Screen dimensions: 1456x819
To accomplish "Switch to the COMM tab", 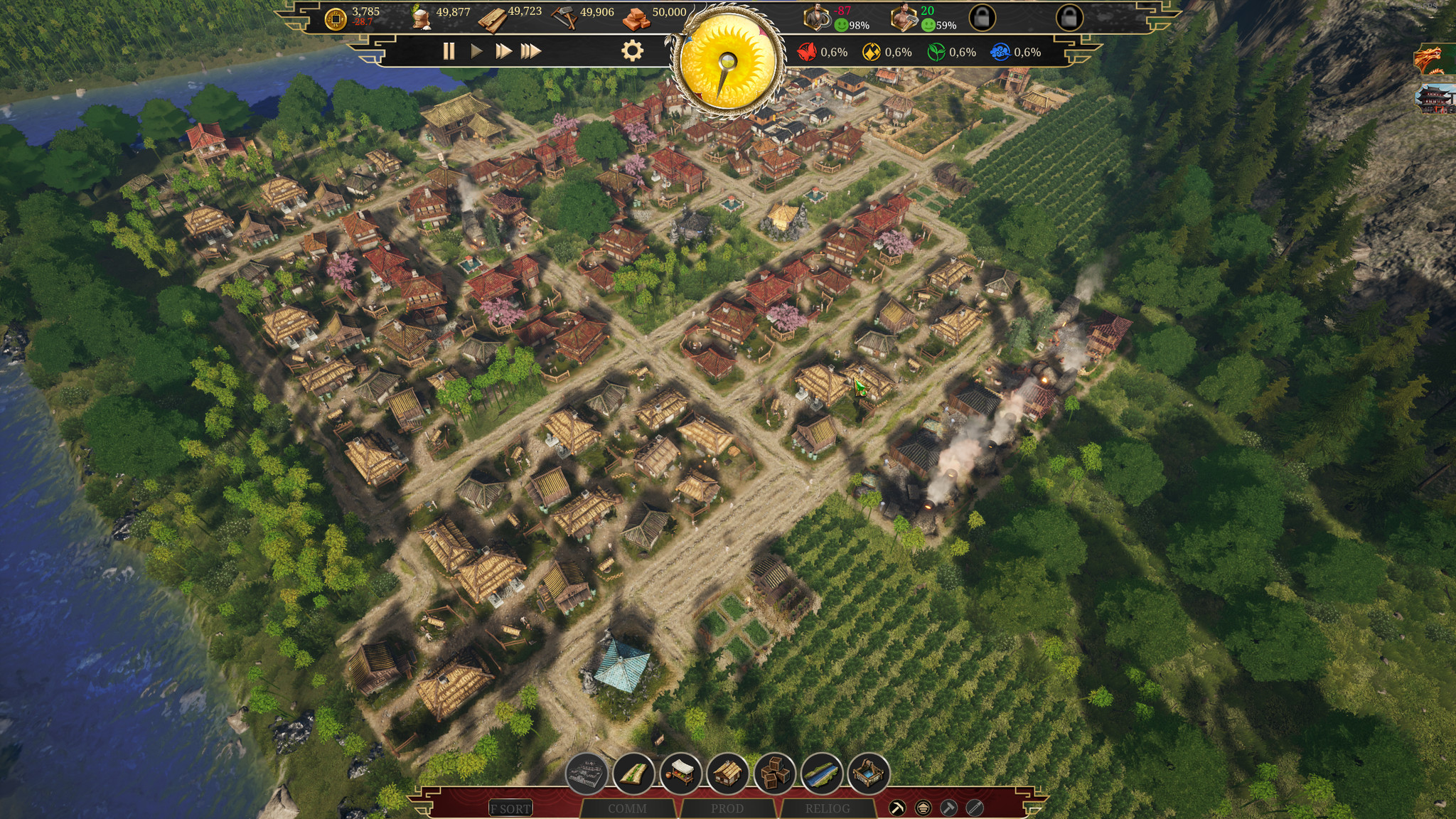I will 628,808.
